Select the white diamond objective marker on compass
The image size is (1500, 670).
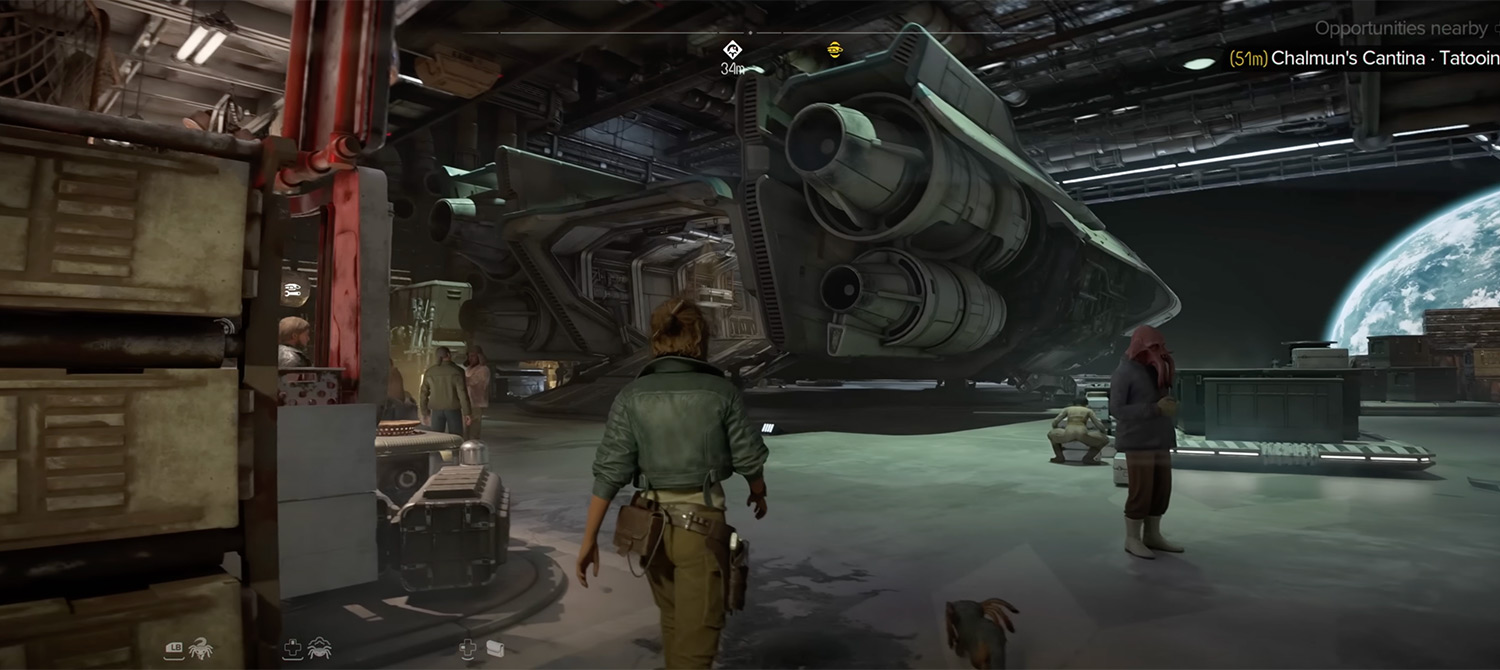click(x=732, y=49)
